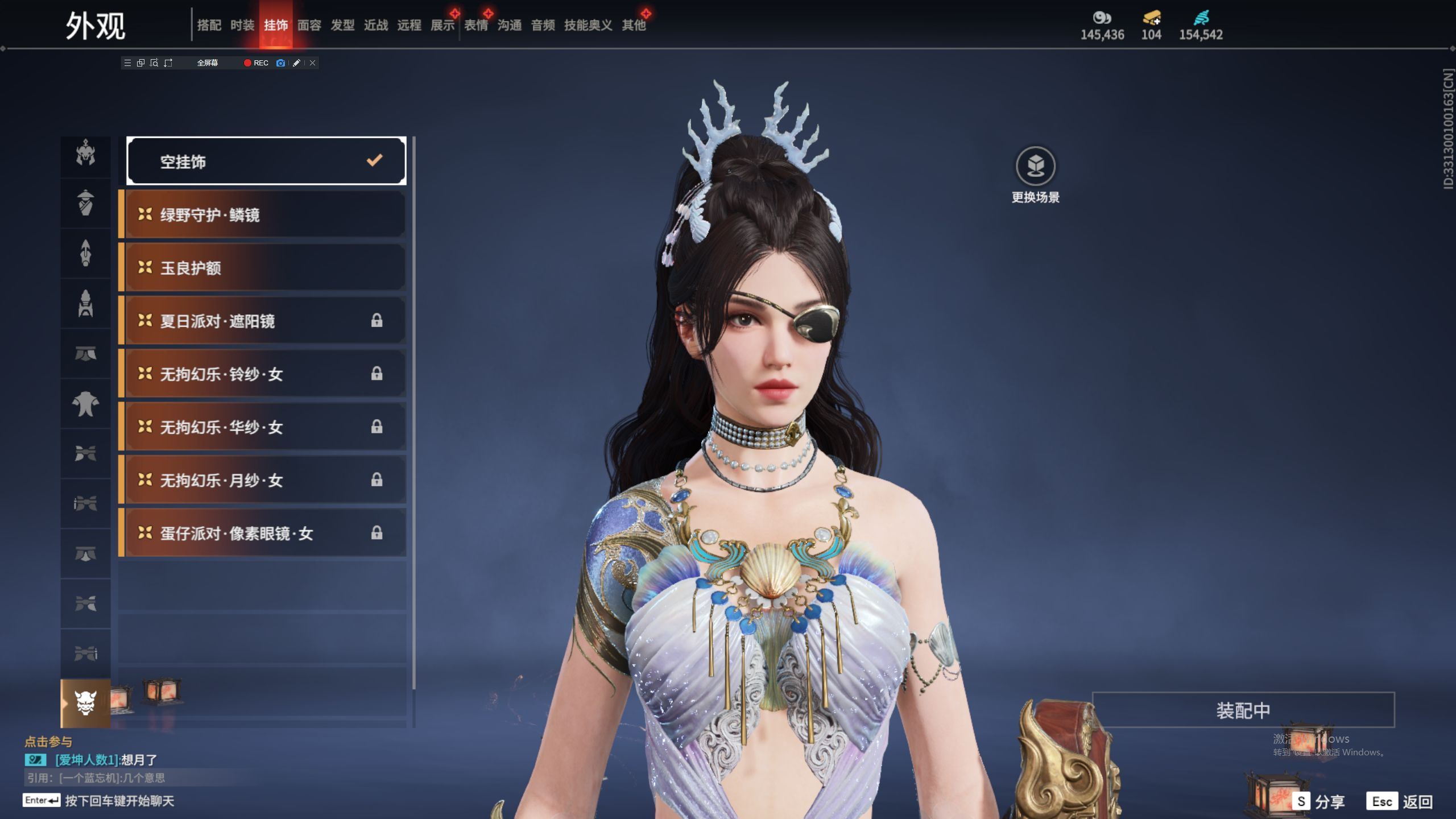Viewport: 1456px width, 819px height.
Task: Click the 装配中 equip button
Action: tap(1243, 710)
